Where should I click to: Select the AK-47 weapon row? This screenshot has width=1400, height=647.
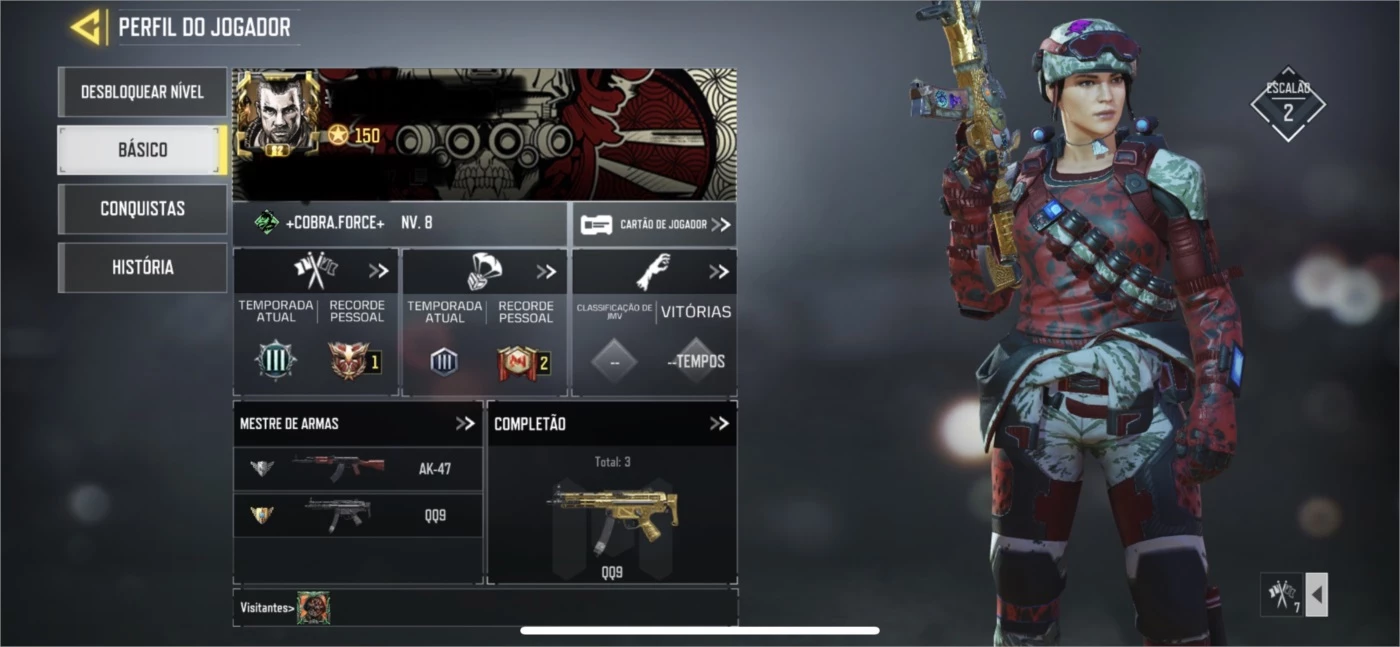(x=357, y=468)
